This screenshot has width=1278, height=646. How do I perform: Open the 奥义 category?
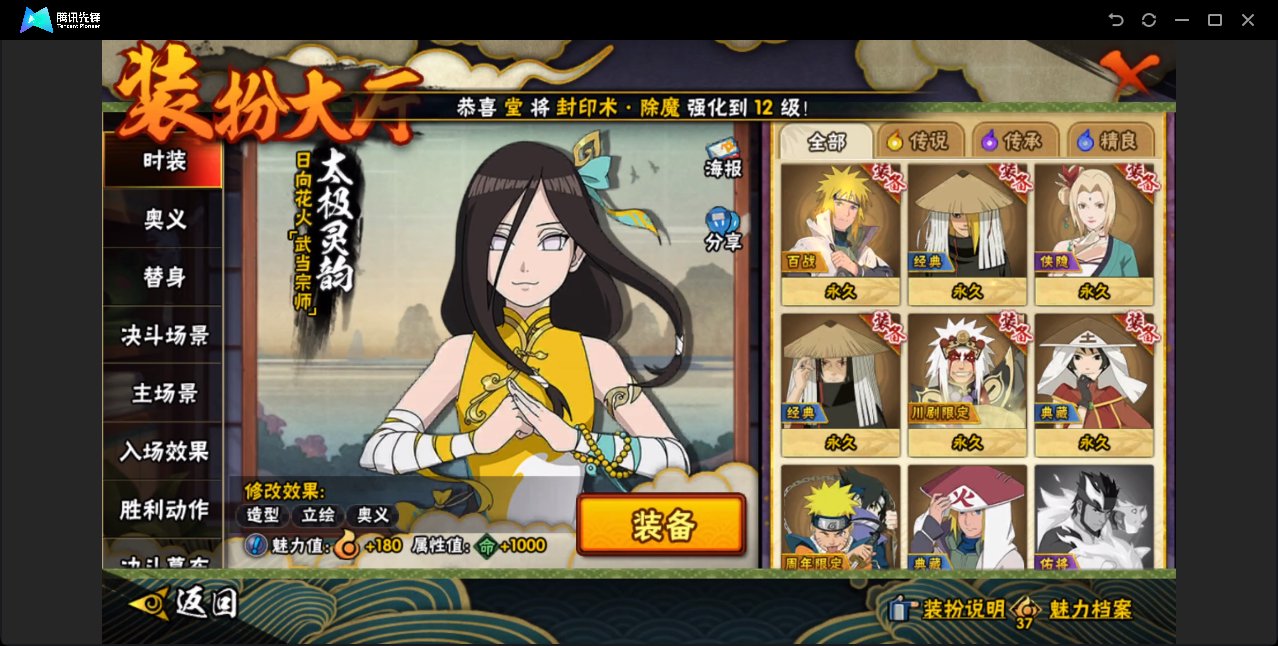point(163,219)
